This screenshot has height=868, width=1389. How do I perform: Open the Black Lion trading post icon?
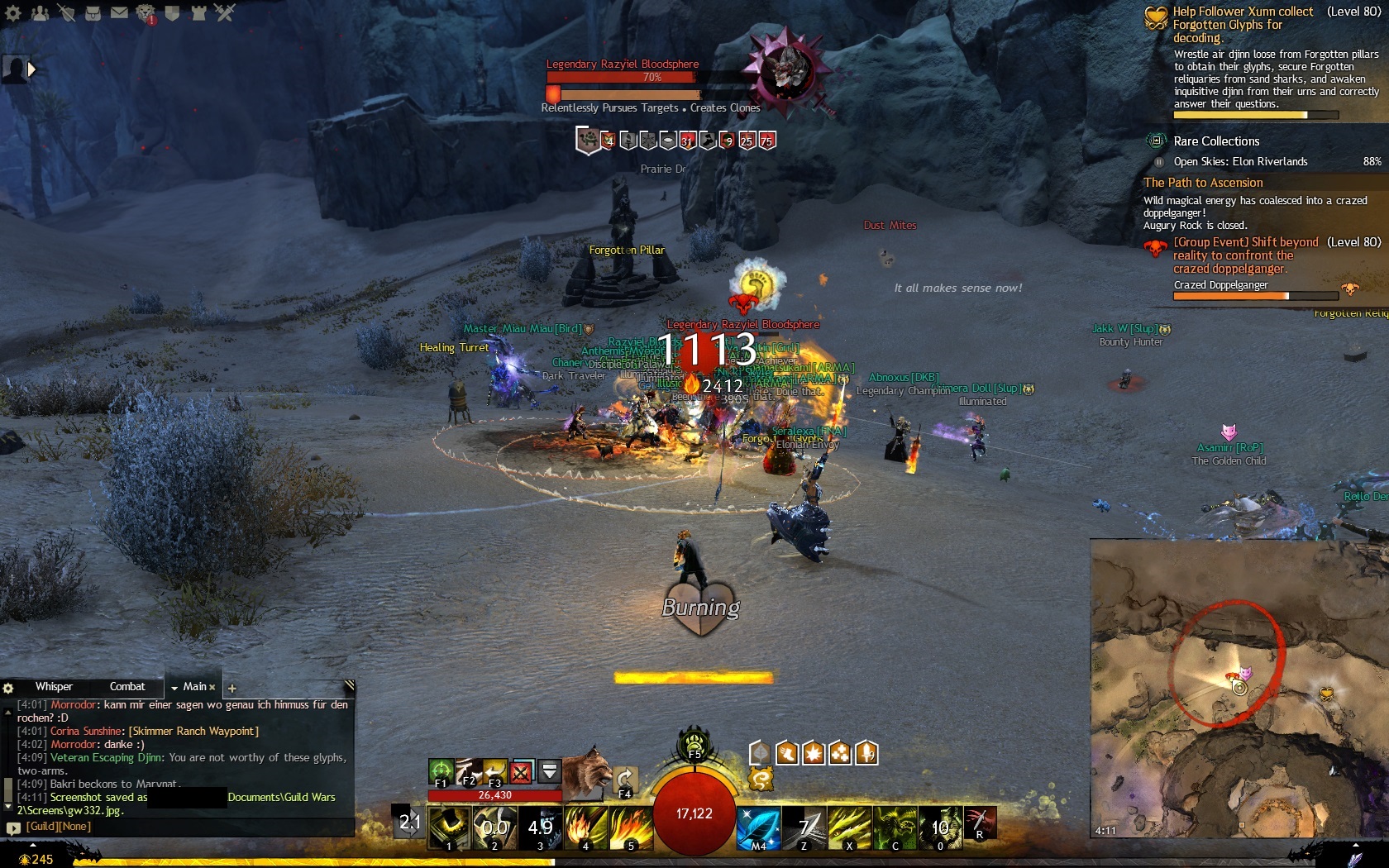click(x=146, y=12)
